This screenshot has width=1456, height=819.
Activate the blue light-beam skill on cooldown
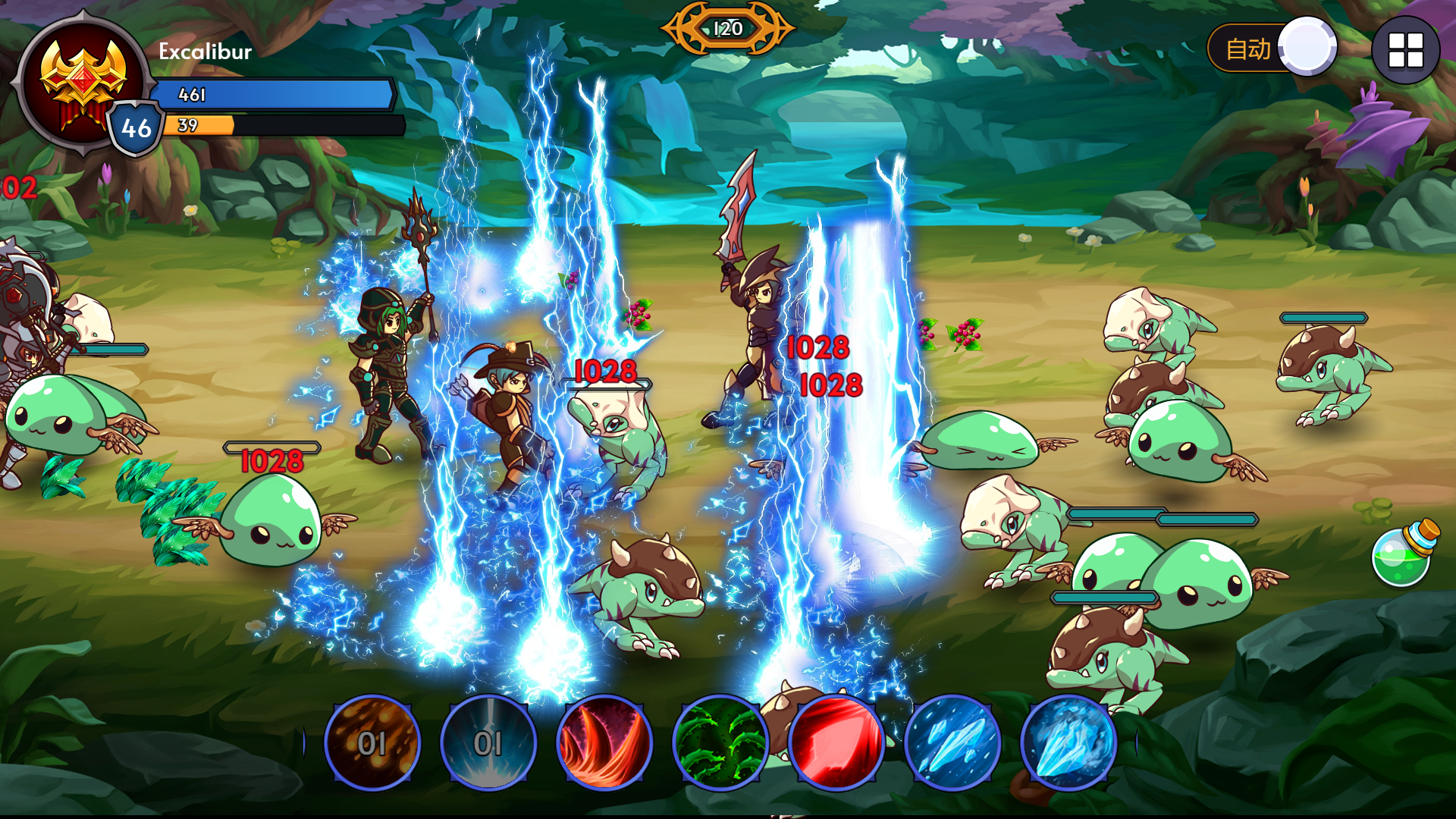(x=488, y=742)
